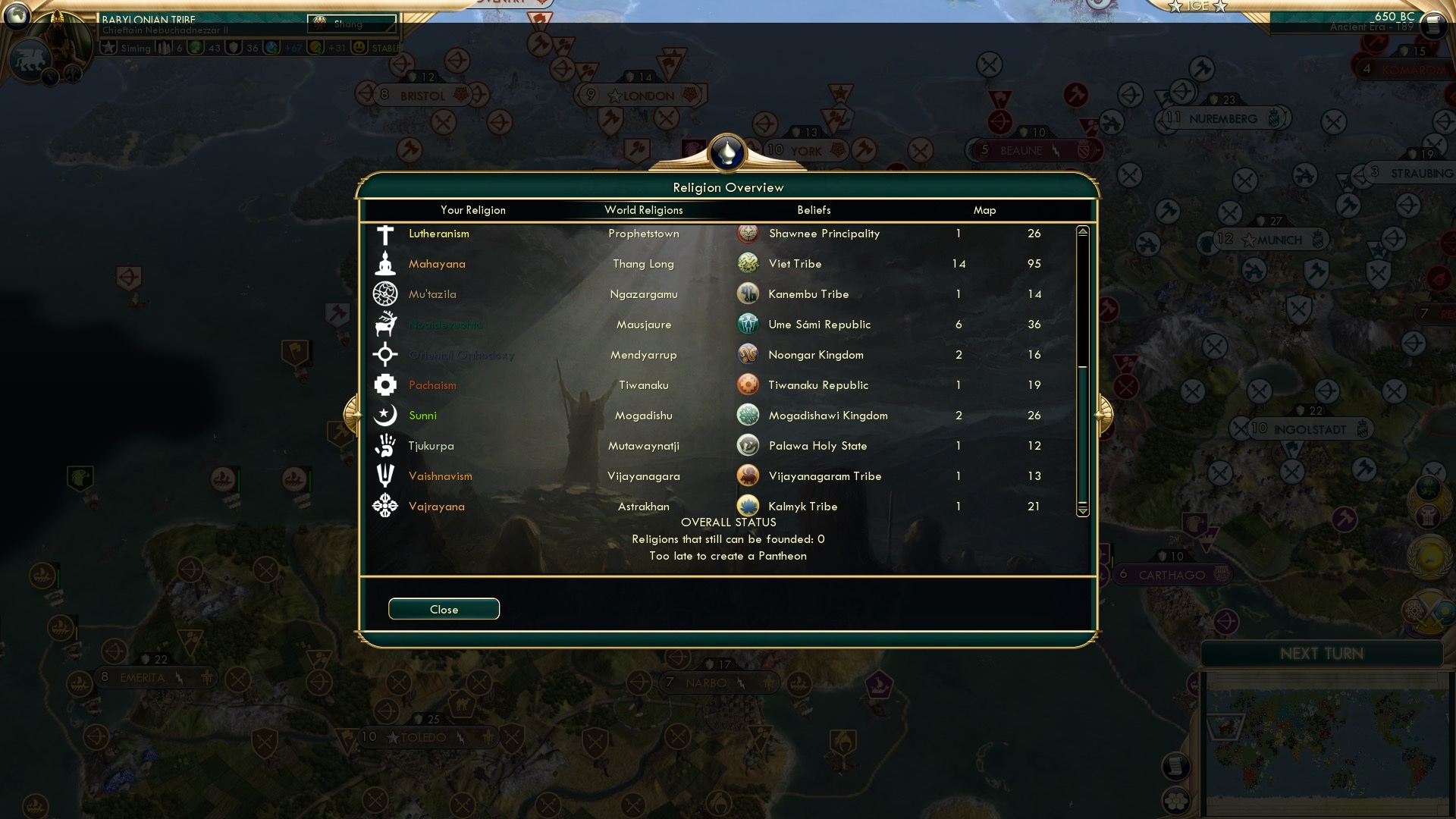Click the globe button in top-left corner
The width and height of the screenshot is (1456, 819).
click(16, 16)
